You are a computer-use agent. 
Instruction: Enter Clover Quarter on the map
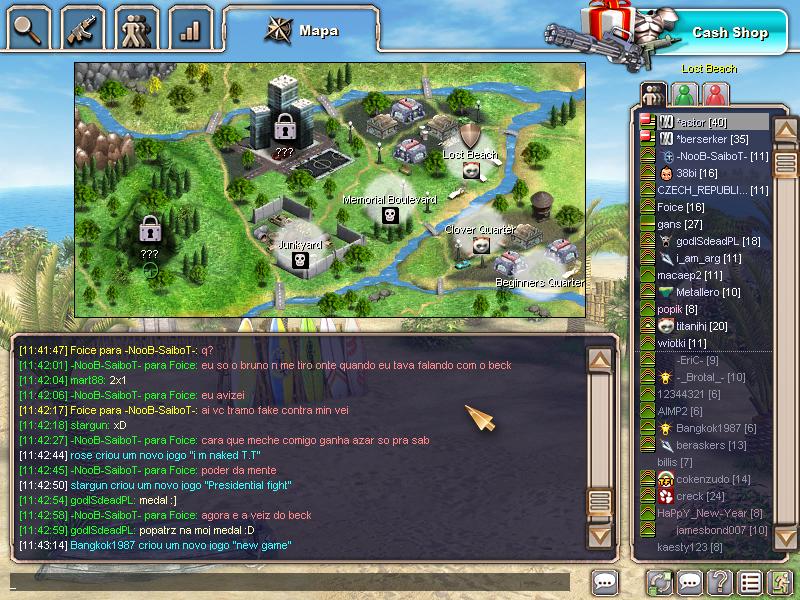click(x=481, y=245)
